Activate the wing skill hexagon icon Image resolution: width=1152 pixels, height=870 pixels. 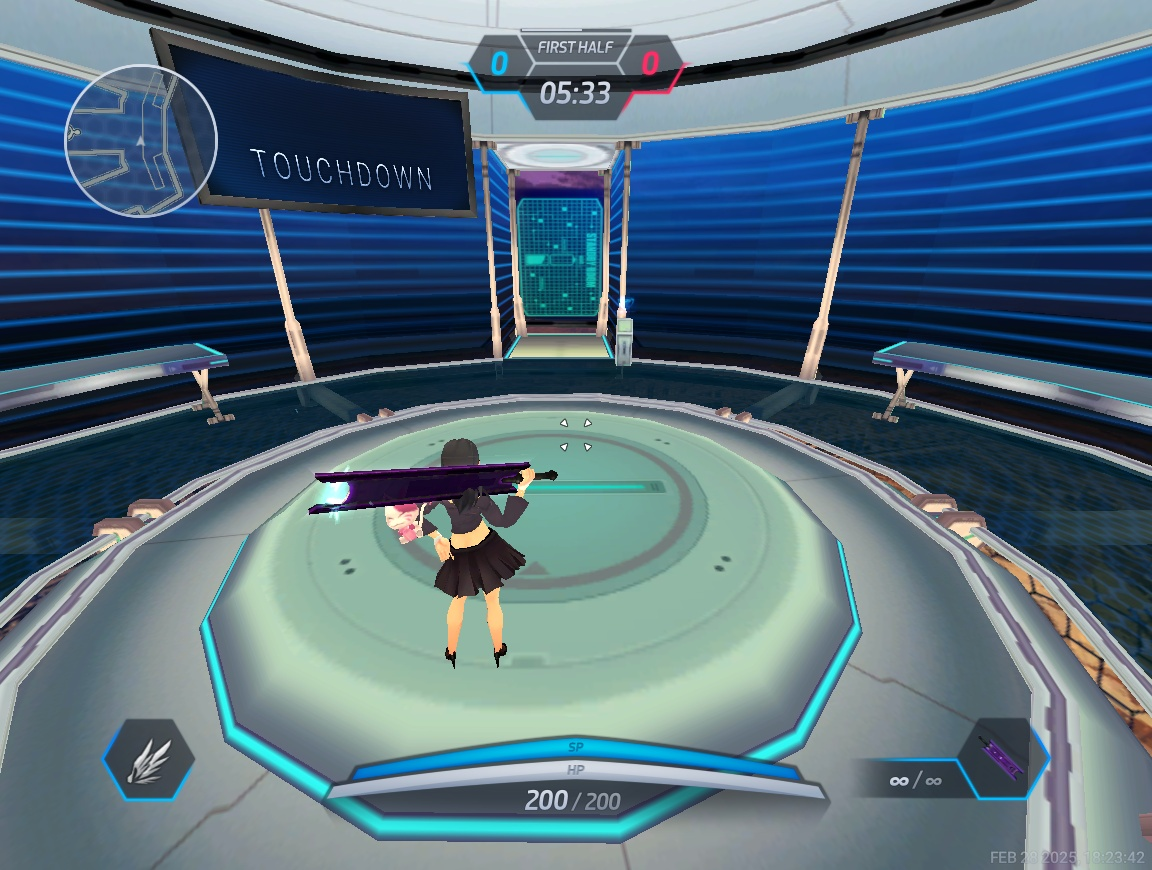point(149,759)
